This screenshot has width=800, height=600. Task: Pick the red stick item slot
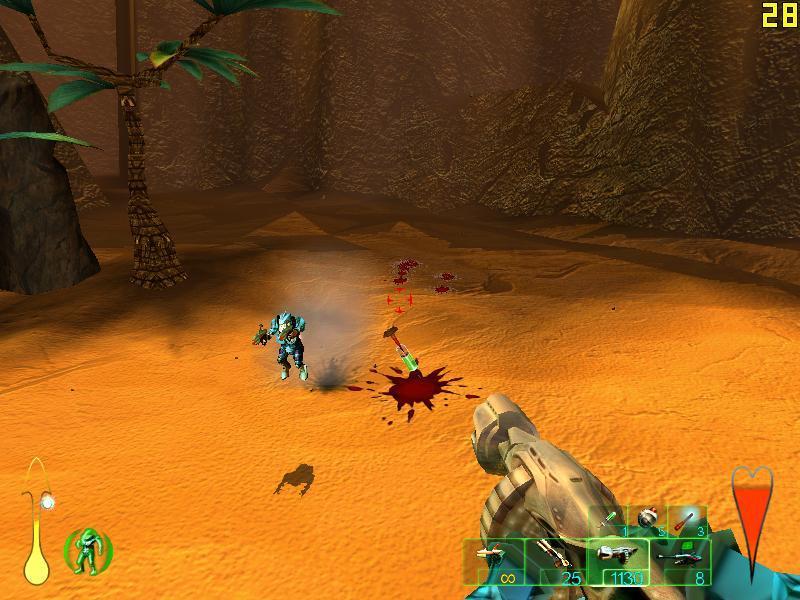coord(688,519)
